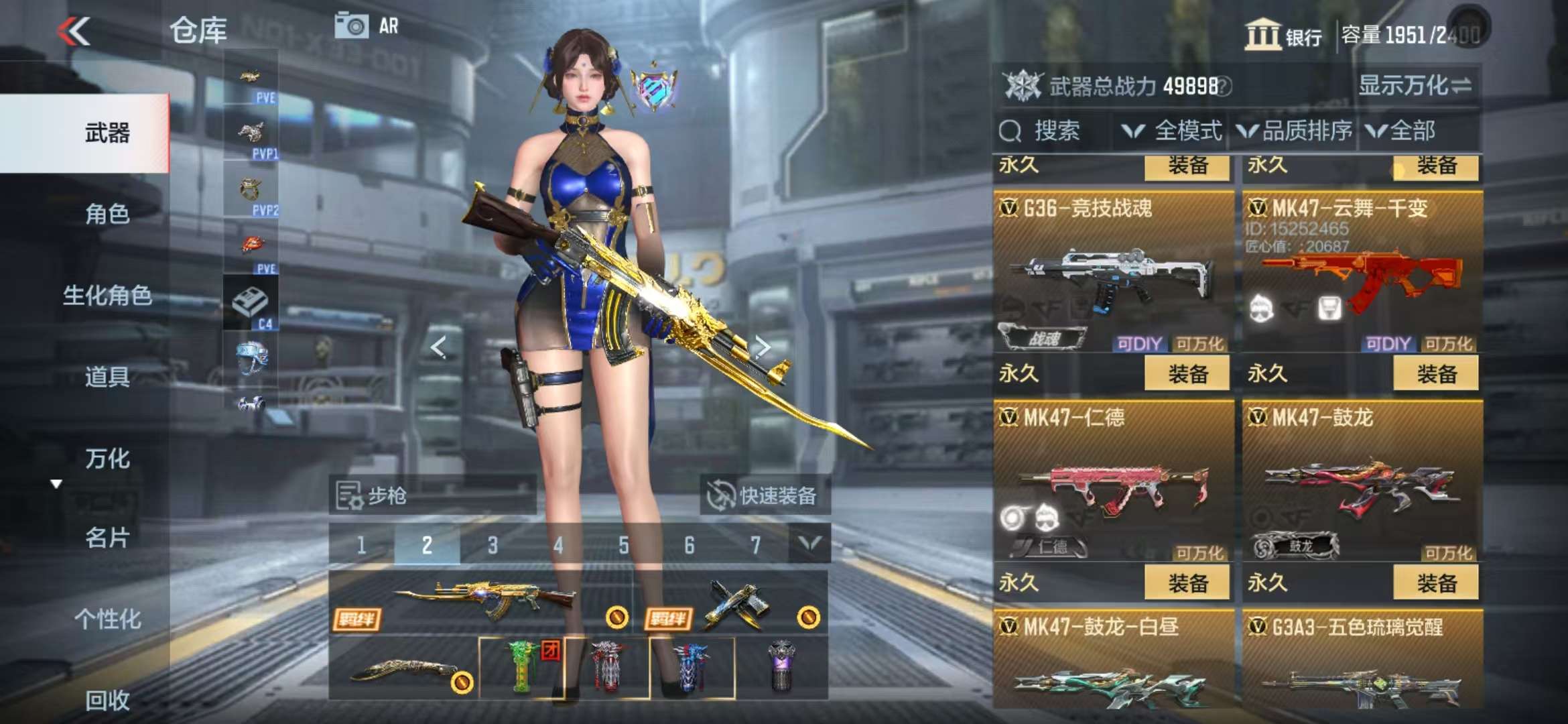Go back with the red arrow button
This screenshot has height=724, width=1568.
click(74, 32)
